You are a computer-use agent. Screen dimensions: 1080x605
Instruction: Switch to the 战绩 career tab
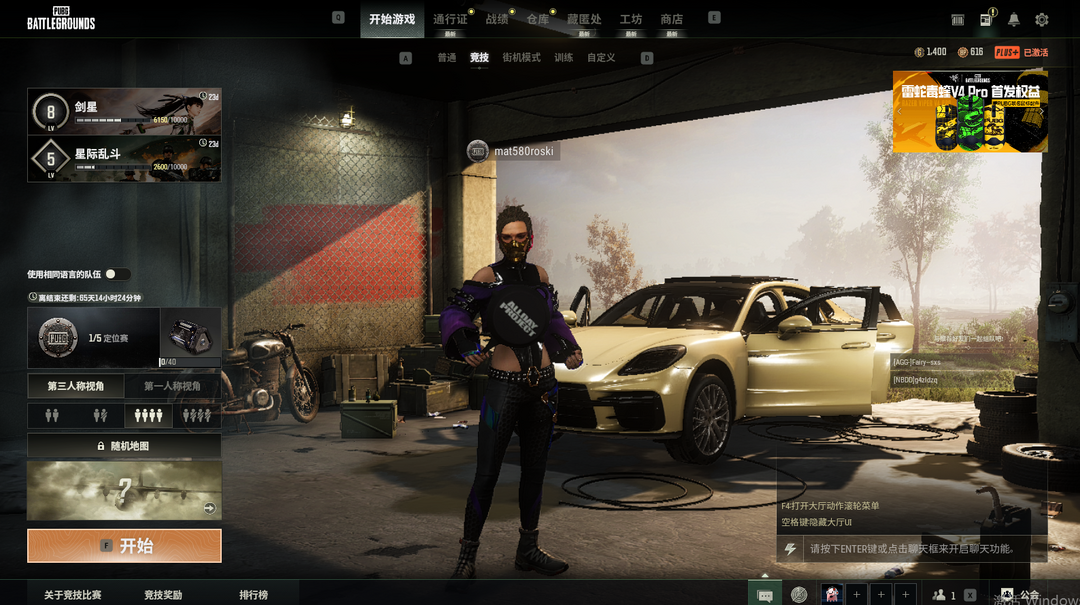[x=497, y=19]
